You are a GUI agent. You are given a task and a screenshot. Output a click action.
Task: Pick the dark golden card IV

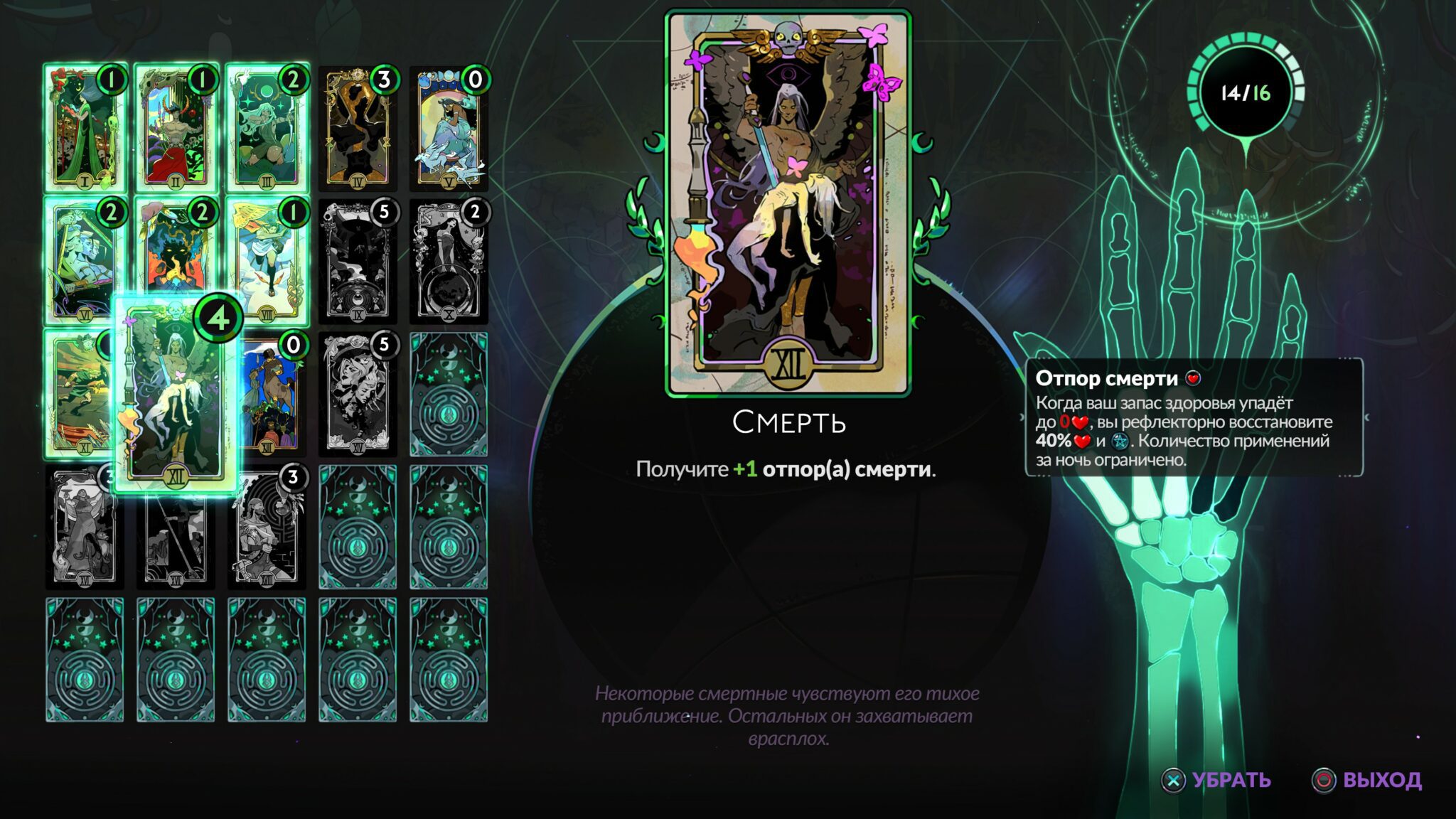point(358,129)
